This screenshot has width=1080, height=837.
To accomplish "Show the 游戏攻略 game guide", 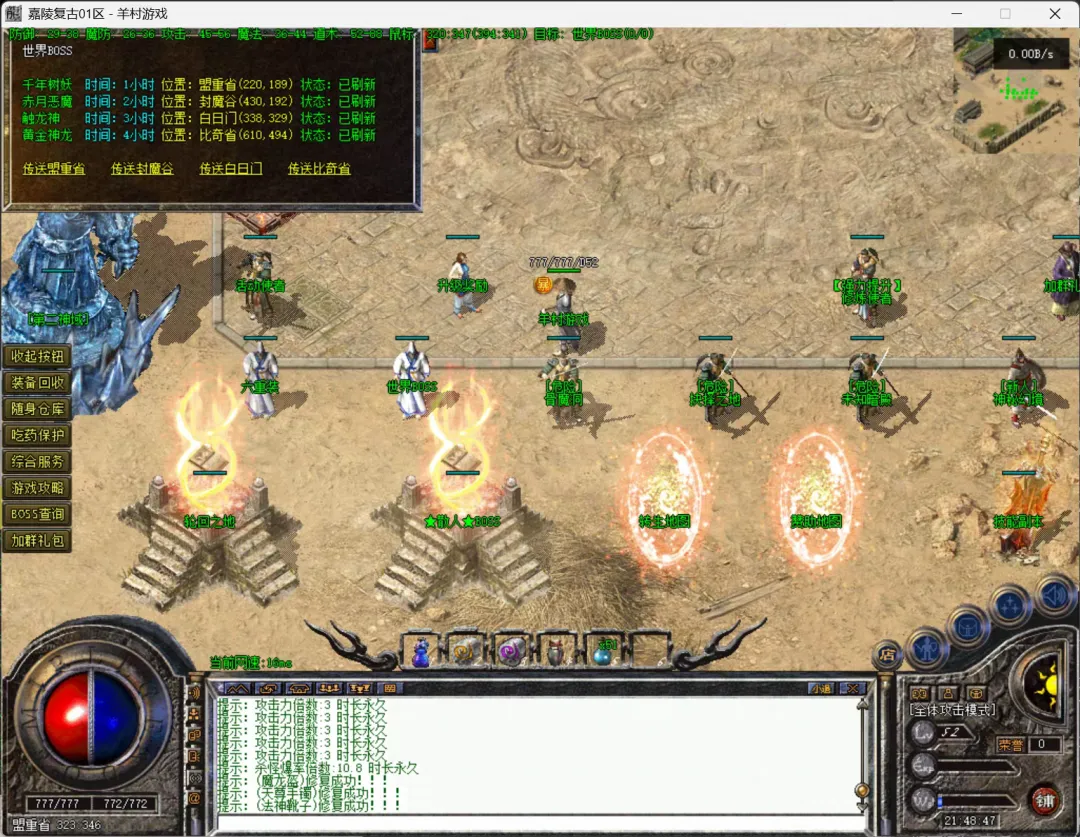I will 37,488.
